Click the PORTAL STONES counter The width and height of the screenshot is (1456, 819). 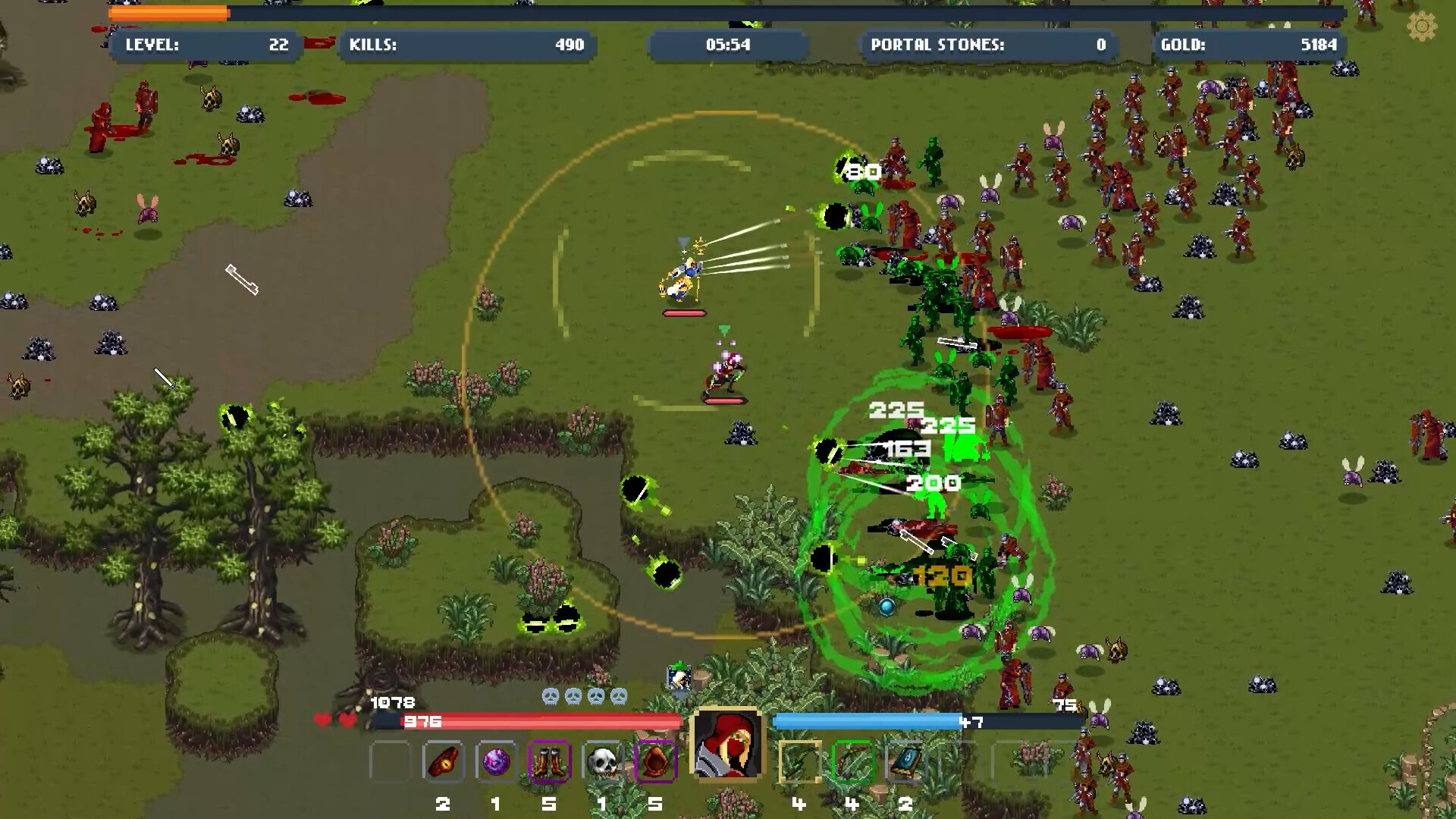pyautogui.click(x=986, y=45)
